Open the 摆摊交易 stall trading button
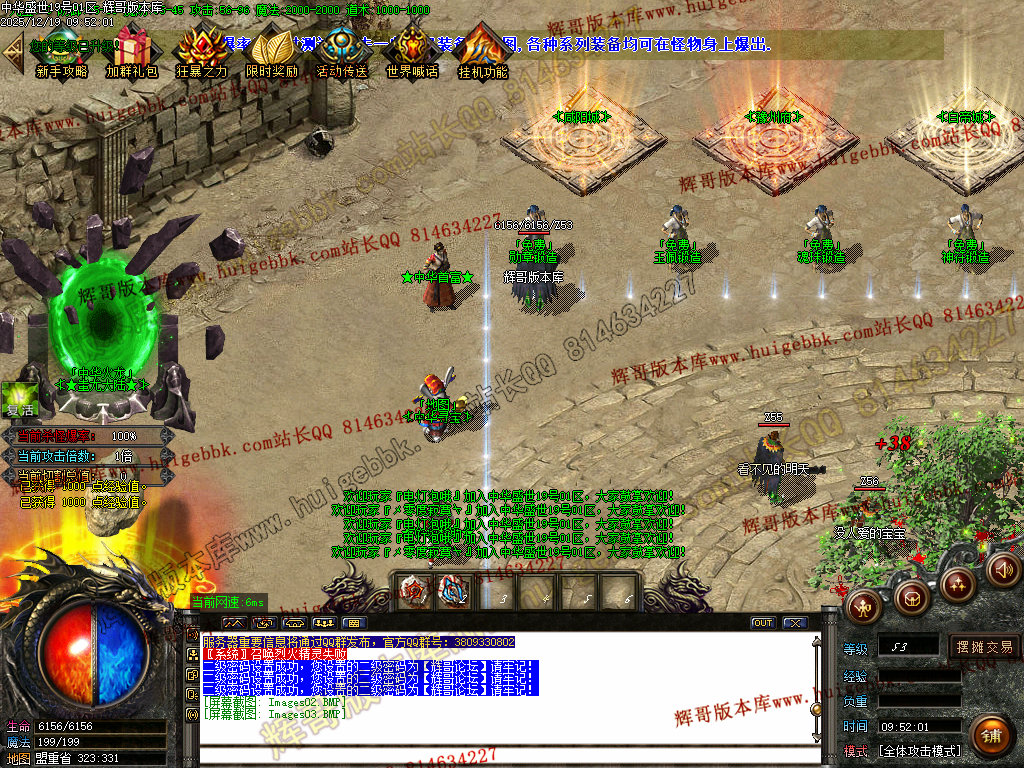1024x768 pixels. pyautogui.click(x=984, y=647)
